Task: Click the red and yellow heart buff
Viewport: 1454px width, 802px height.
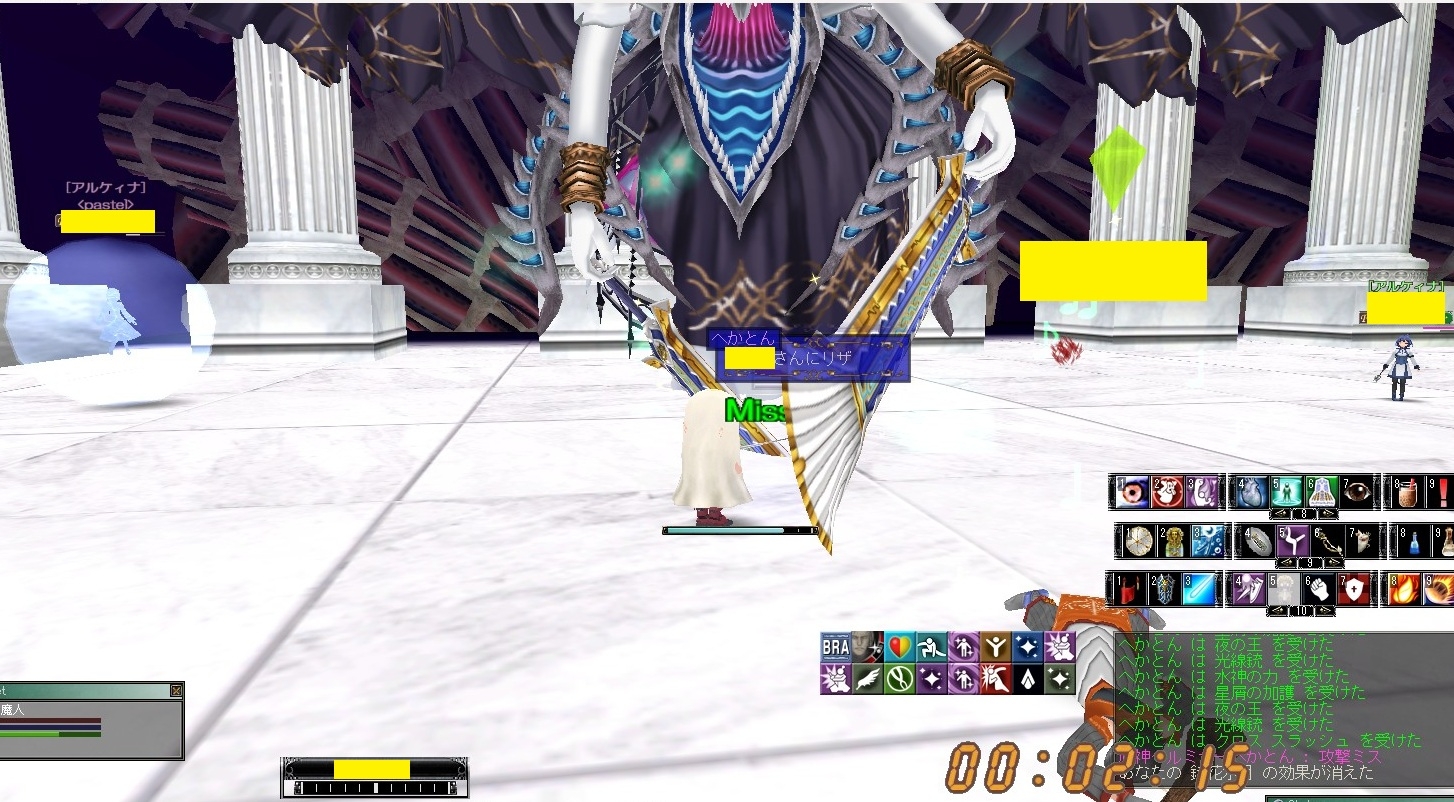Action: click(x=899, y=648)
